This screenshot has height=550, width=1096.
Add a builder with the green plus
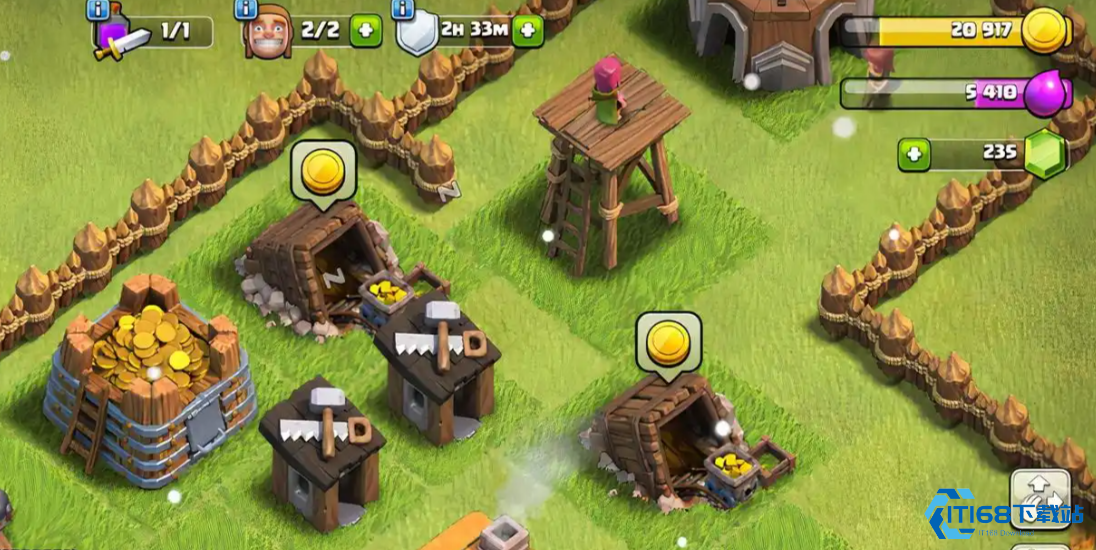366,31
